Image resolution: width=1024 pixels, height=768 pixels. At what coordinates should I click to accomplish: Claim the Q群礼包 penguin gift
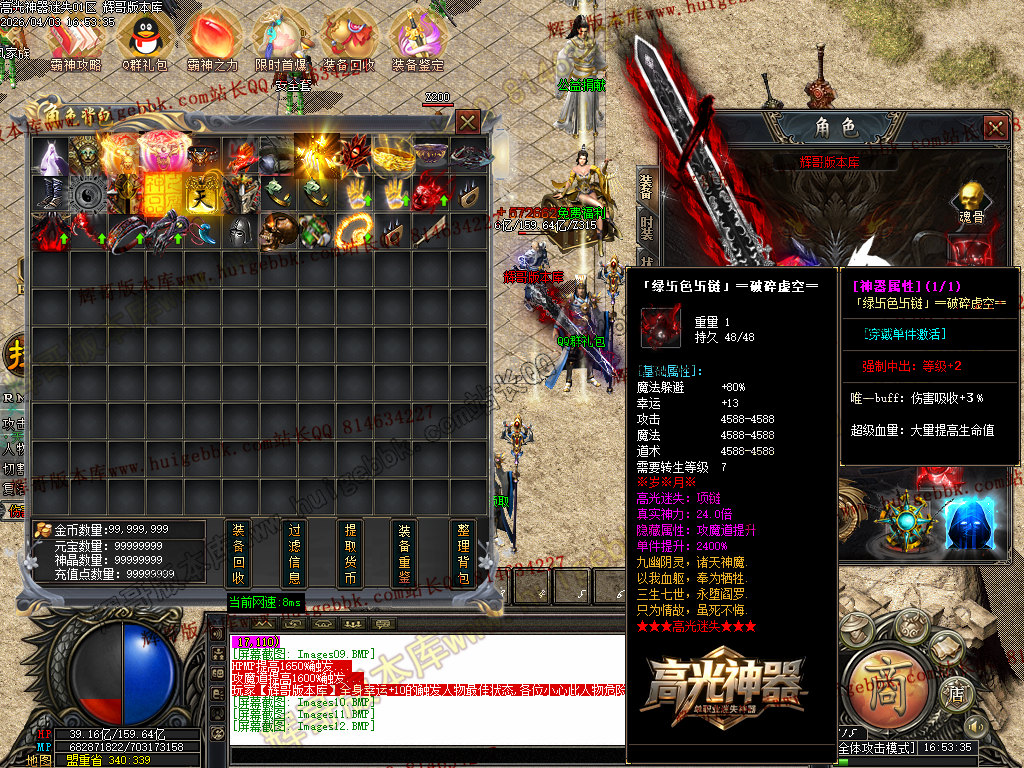[x=140, y=40]
